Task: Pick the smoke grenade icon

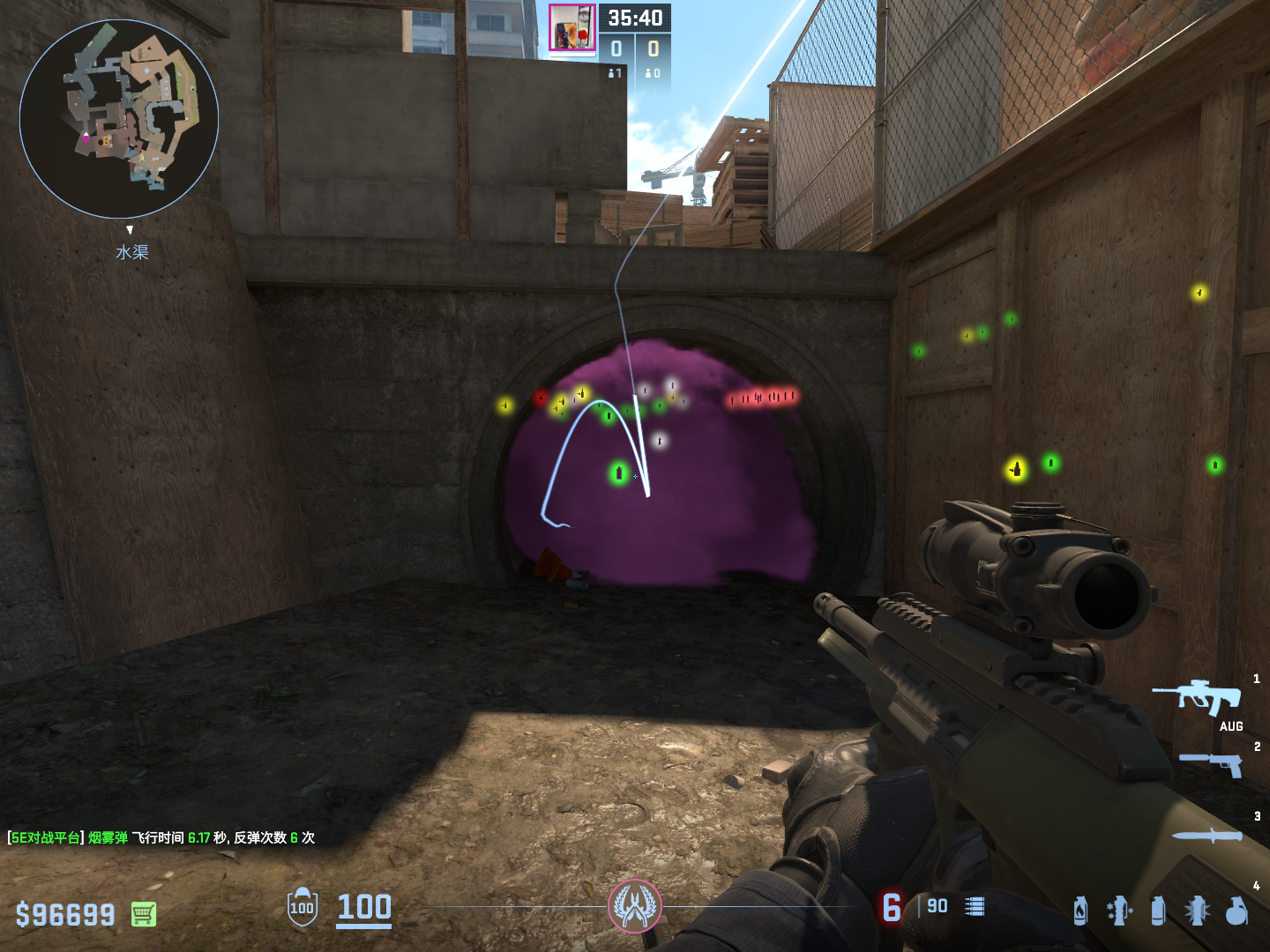Action: [1158, 911]
